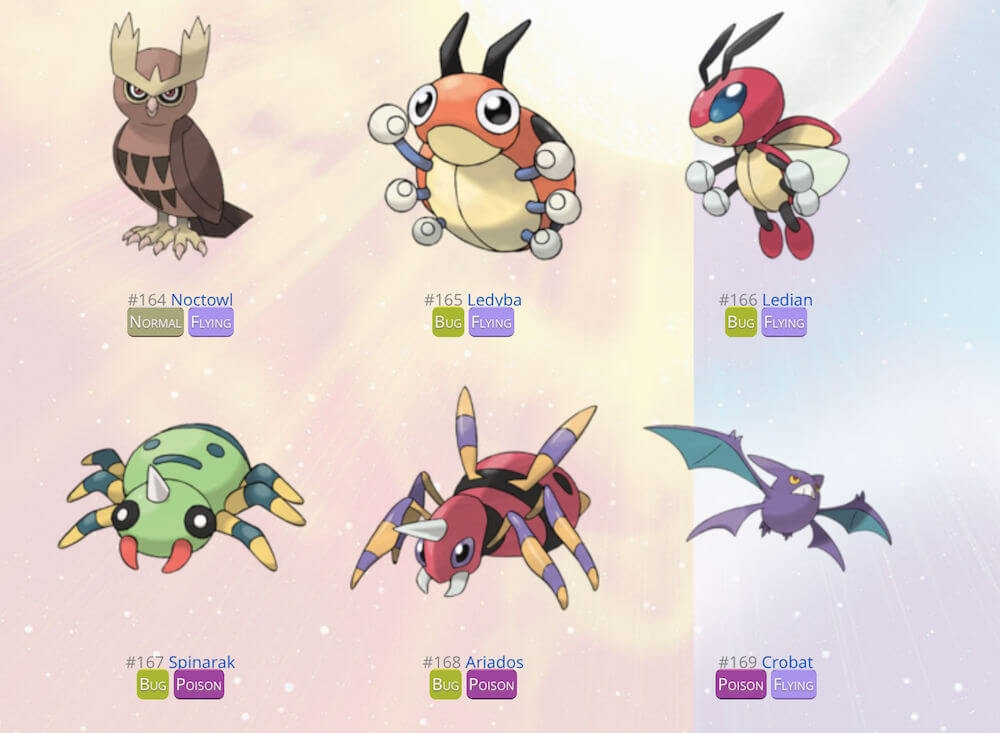Click the Noctowl owl artwork
Screen dimensions: 1000x733
click(178, 140)
